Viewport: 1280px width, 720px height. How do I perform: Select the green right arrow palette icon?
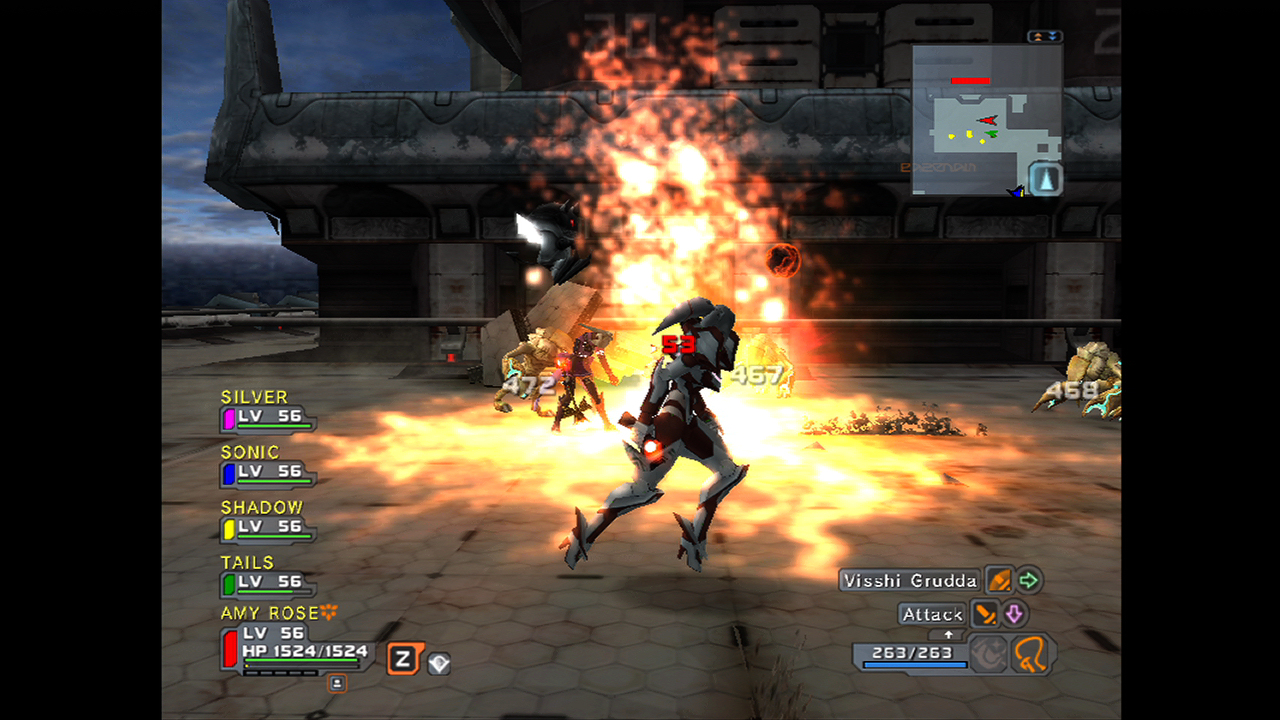click(1028, 580)
